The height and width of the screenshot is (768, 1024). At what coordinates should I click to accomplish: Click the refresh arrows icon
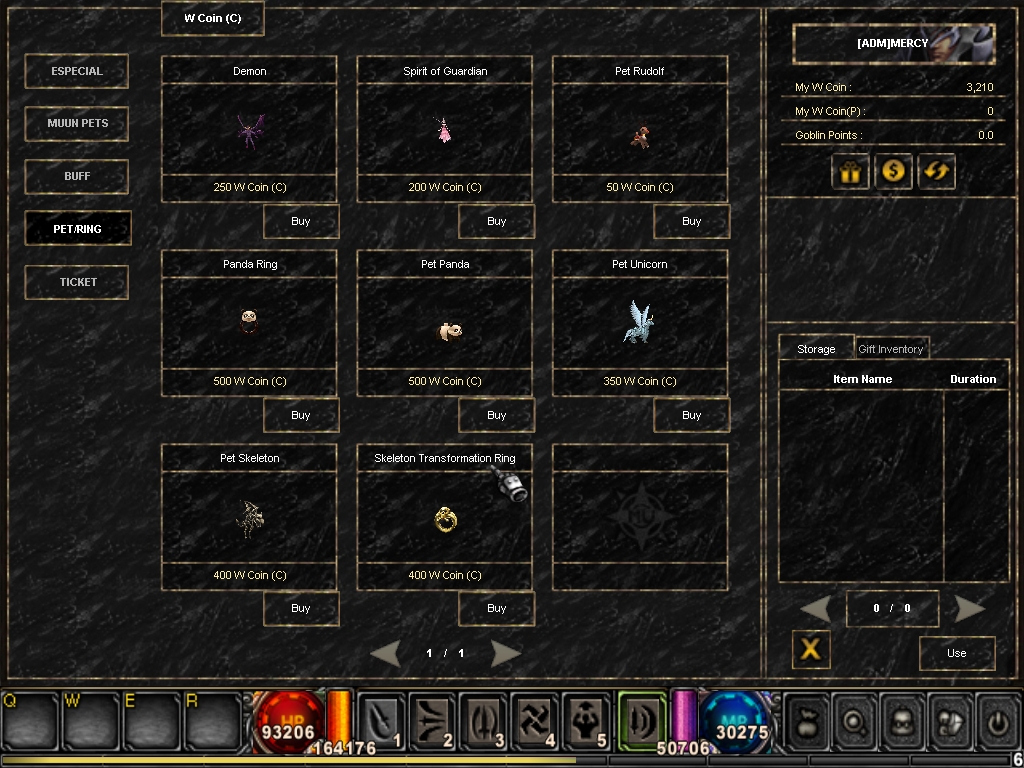coord(937,171)
